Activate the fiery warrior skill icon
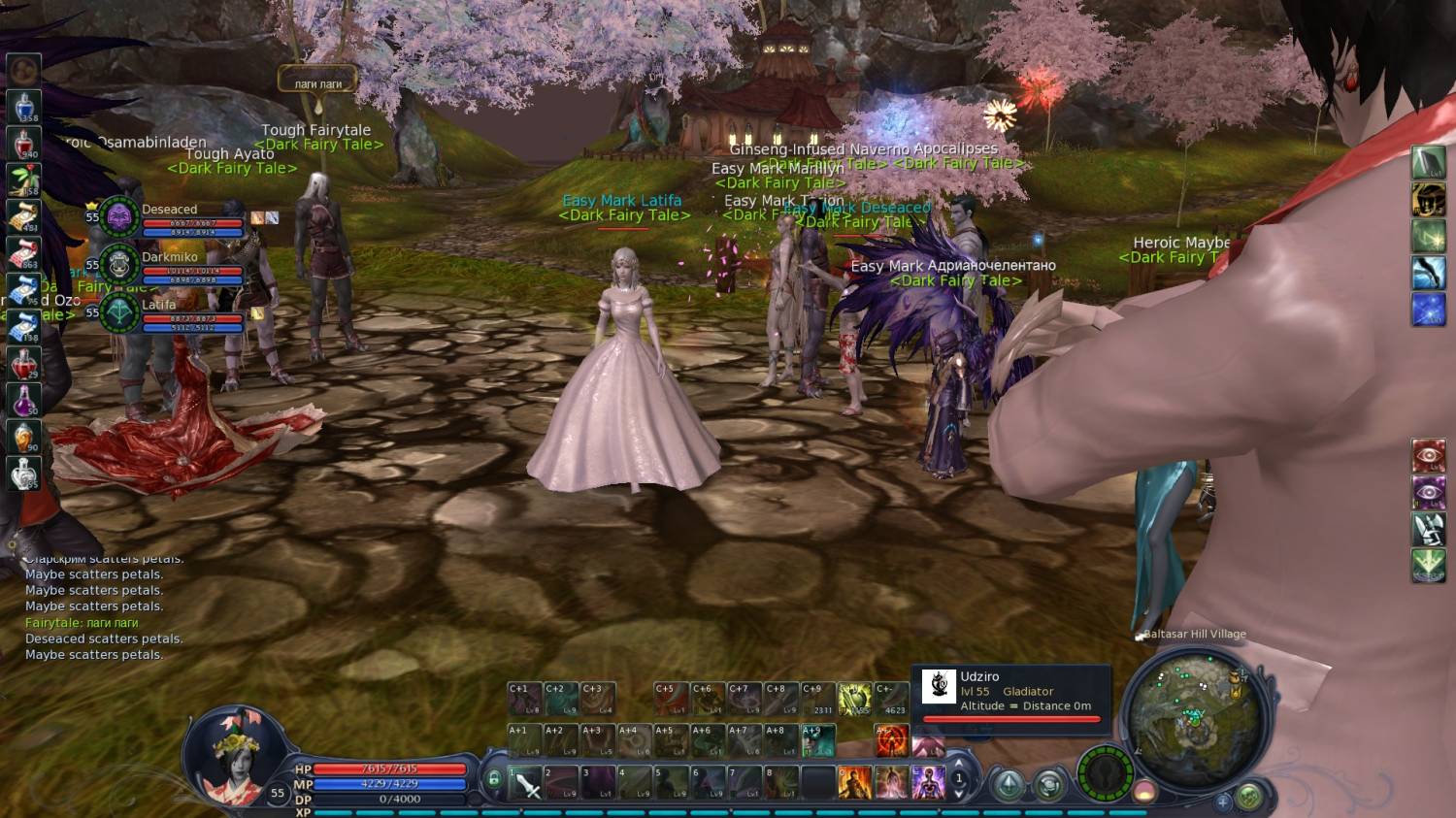 point(854,782)
